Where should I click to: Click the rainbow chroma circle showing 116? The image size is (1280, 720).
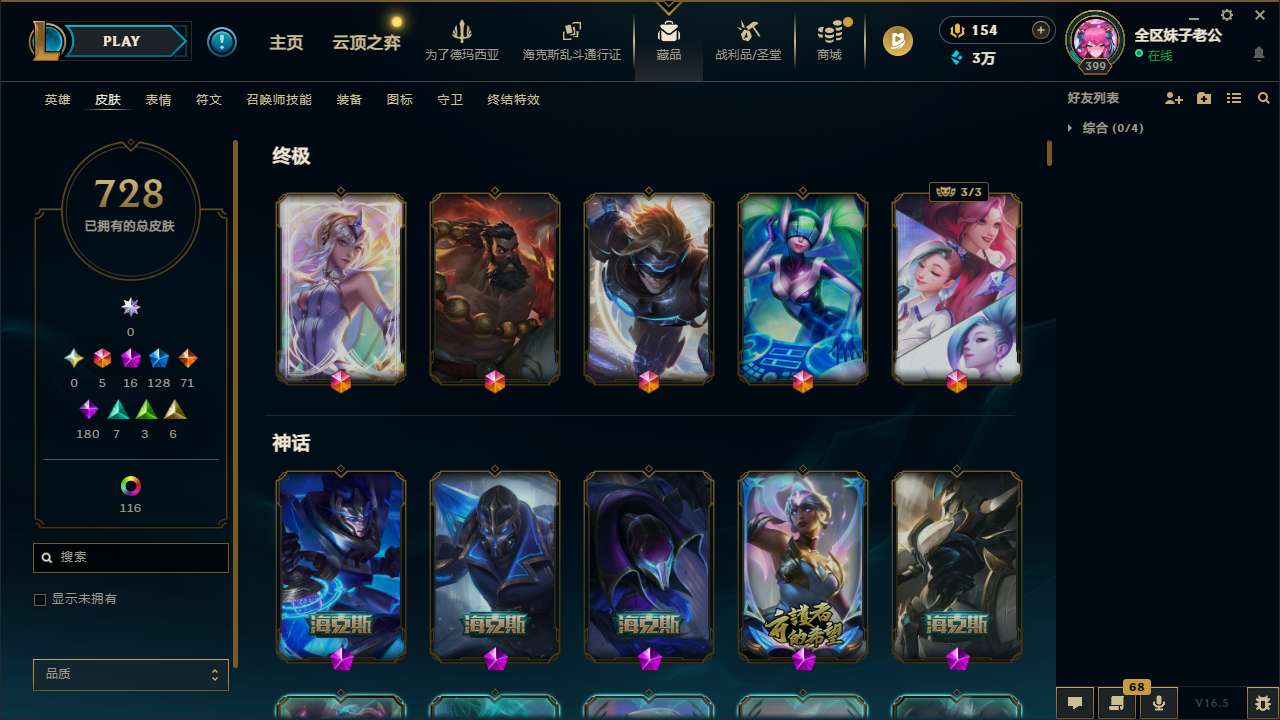point(130,487)
